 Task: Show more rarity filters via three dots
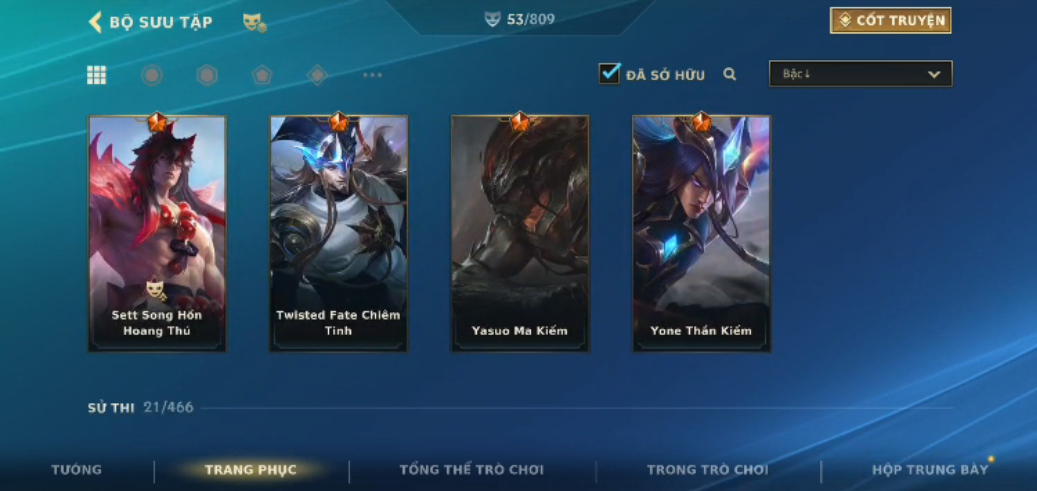click(372, 75)
